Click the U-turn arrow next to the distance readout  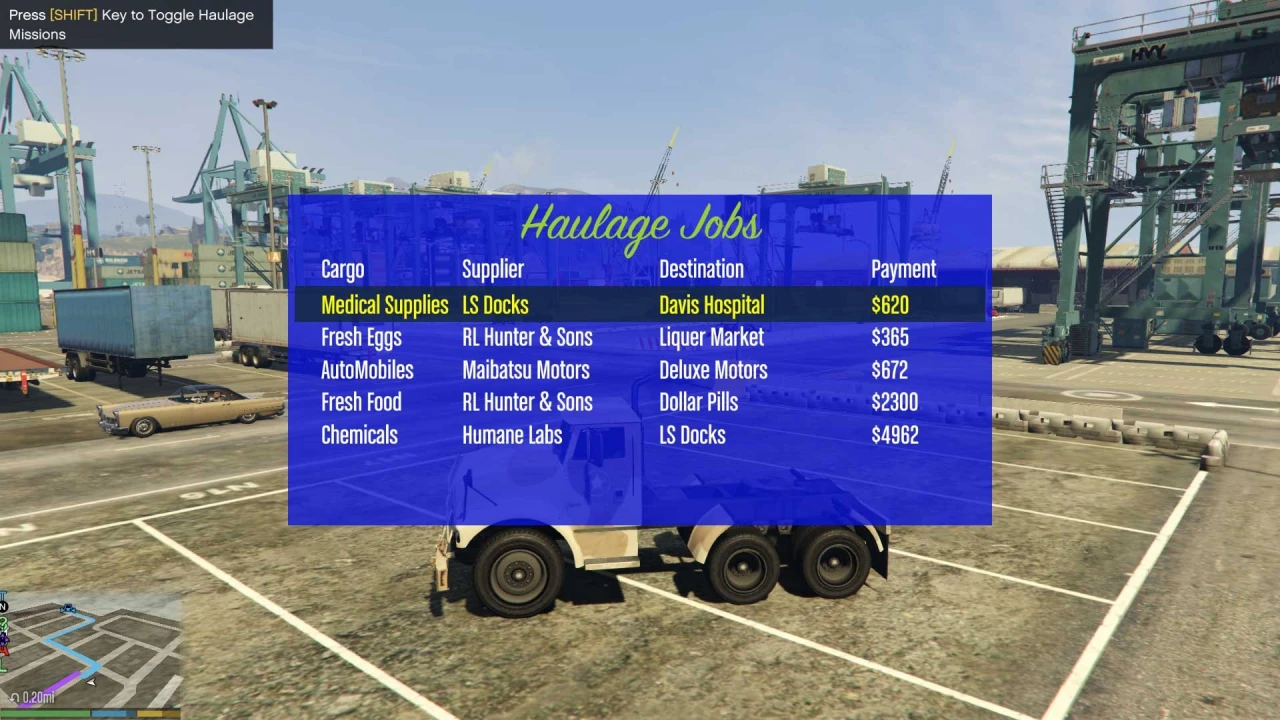point(15,697)
